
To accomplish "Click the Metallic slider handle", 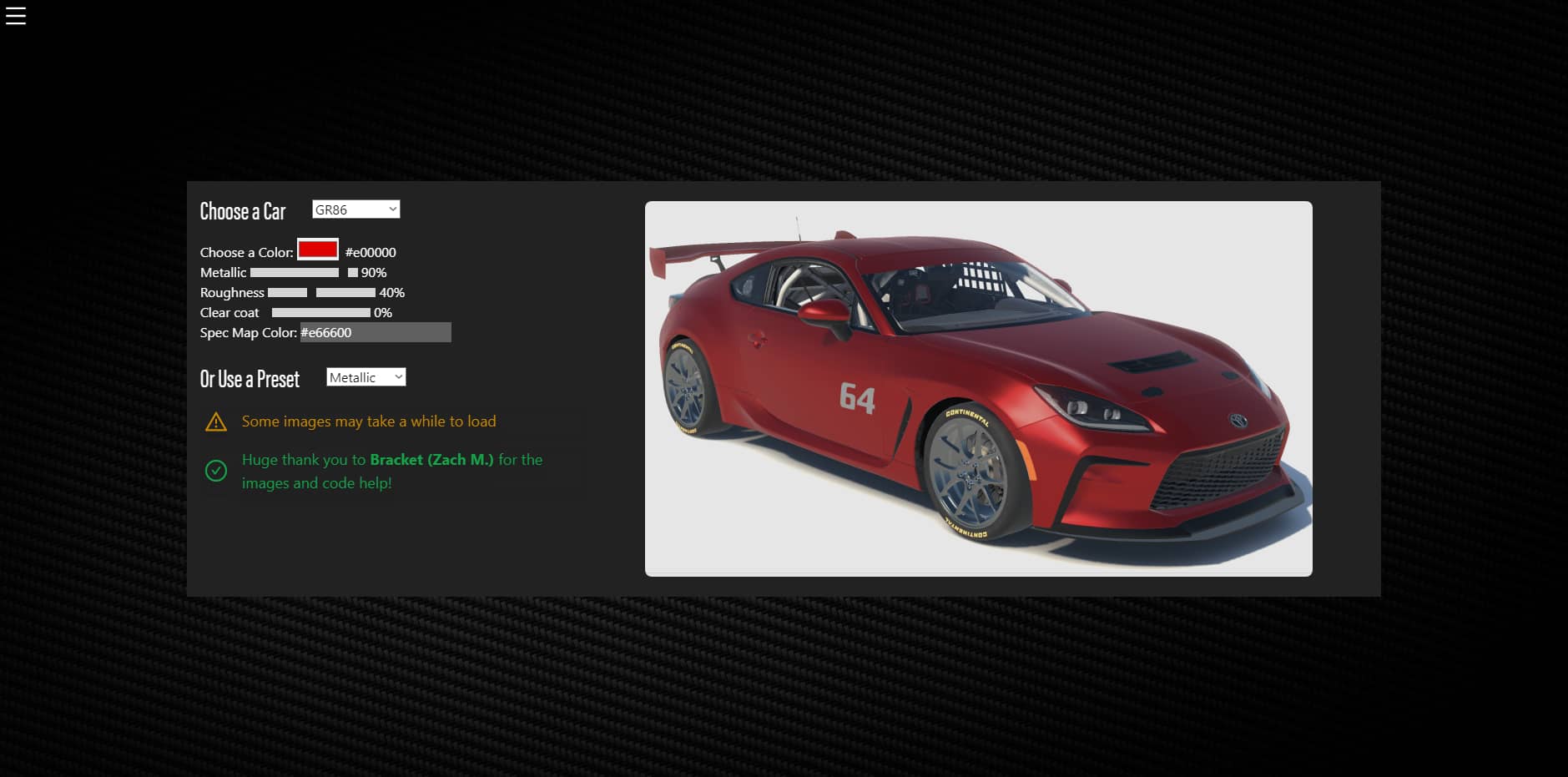I will [351, 272].
